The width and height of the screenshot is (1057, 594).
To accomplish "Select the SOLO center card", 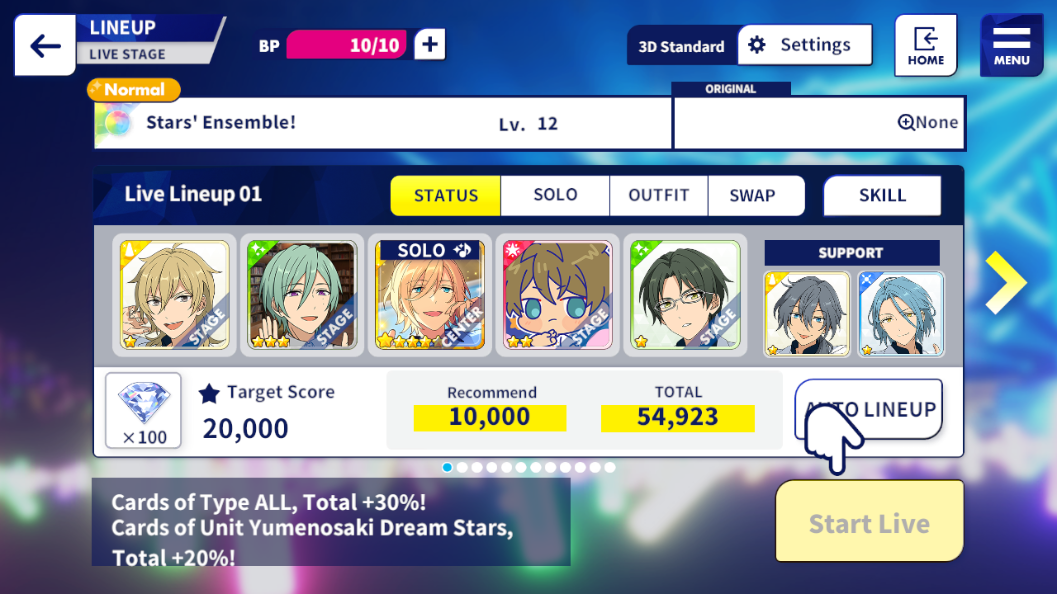I will [430, 296].
